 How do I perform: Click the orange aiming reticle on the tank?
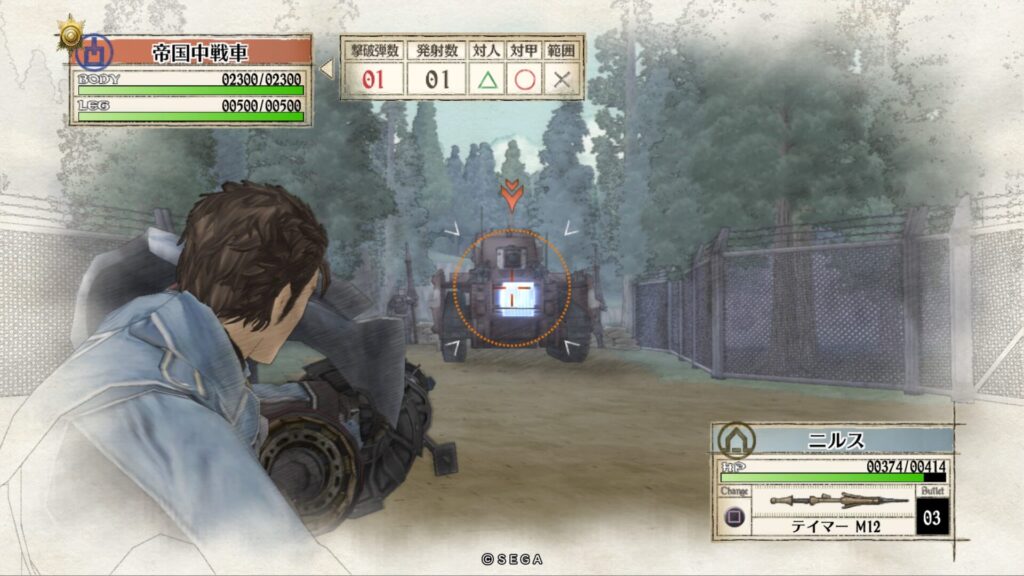[x=511, y=288]
